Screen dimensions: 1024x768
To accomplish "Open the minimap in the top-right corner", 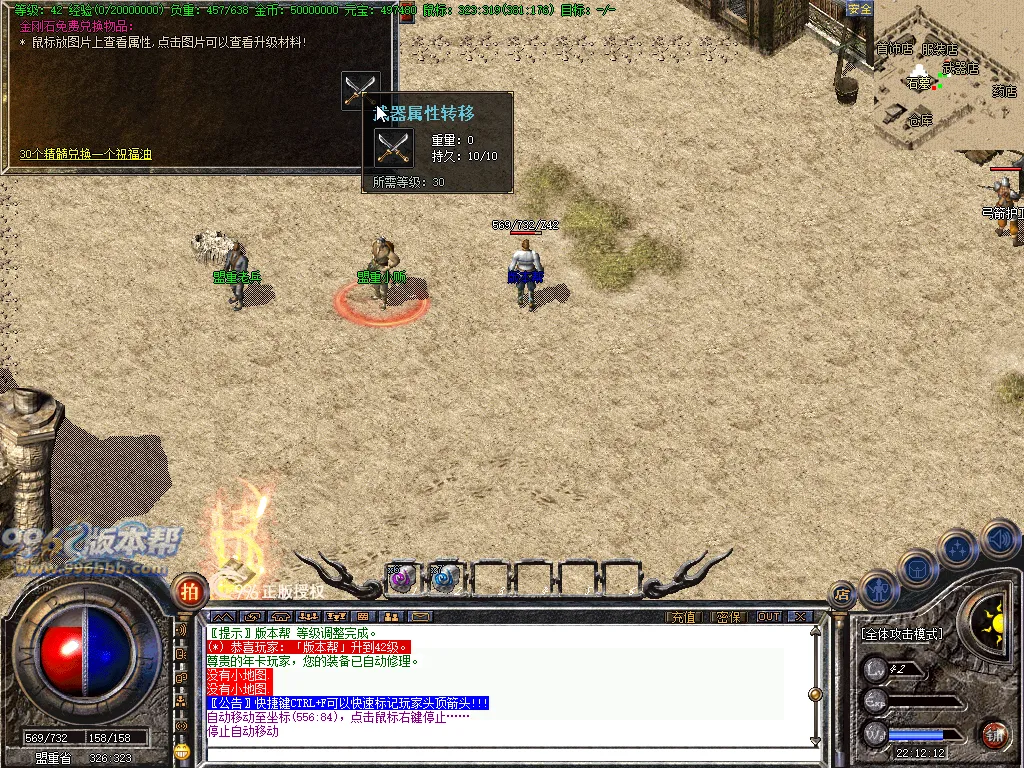I will [945, 78].
